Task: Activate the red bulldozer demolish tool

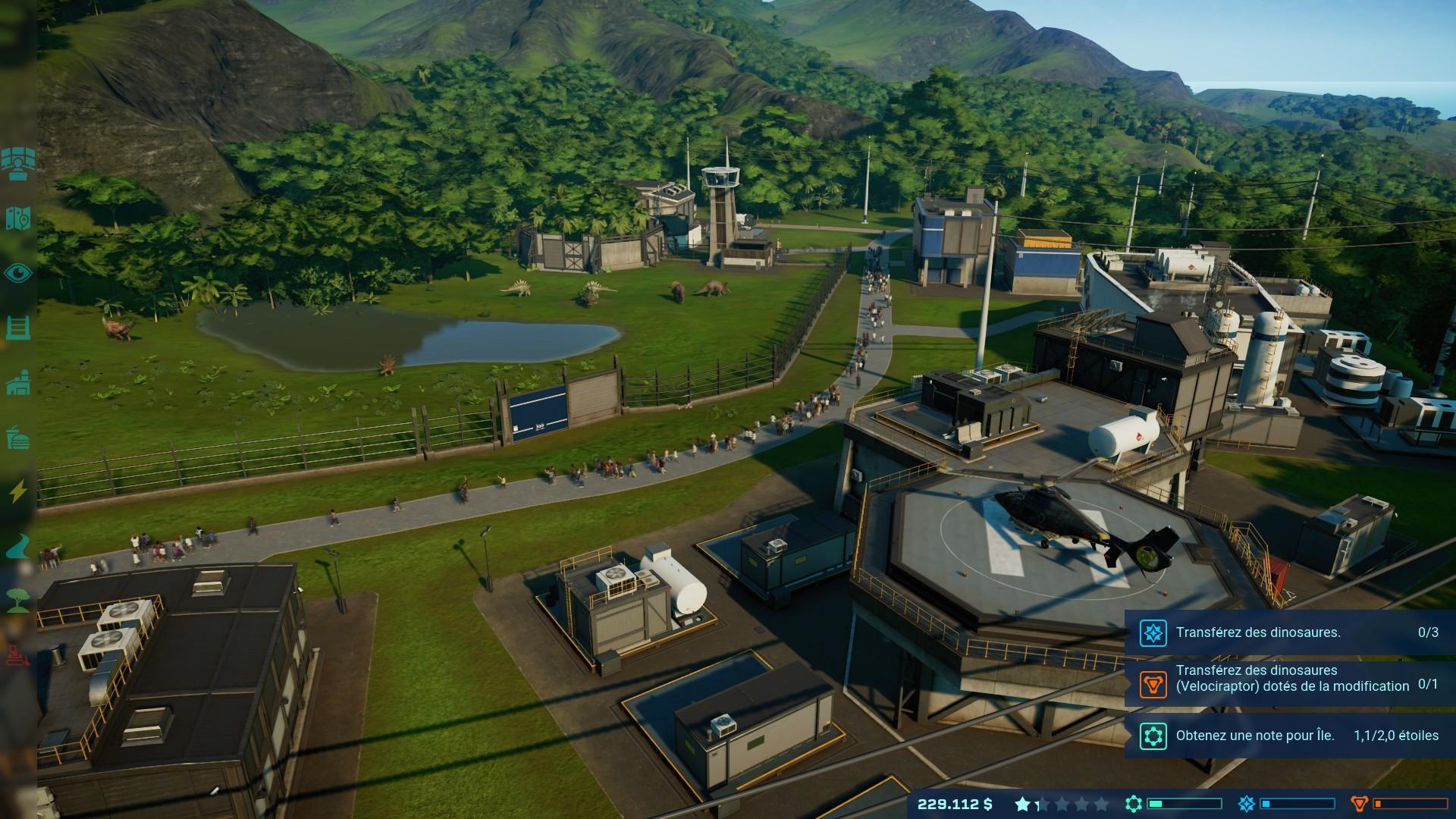Action: [x=17, y=654]
